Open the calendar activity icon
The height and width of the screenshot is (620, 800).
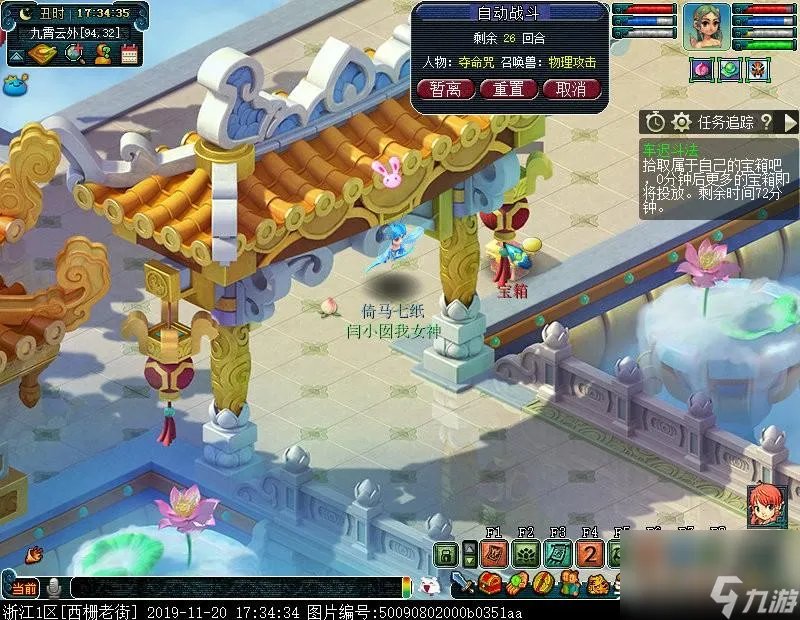click(x=129, y=54)
